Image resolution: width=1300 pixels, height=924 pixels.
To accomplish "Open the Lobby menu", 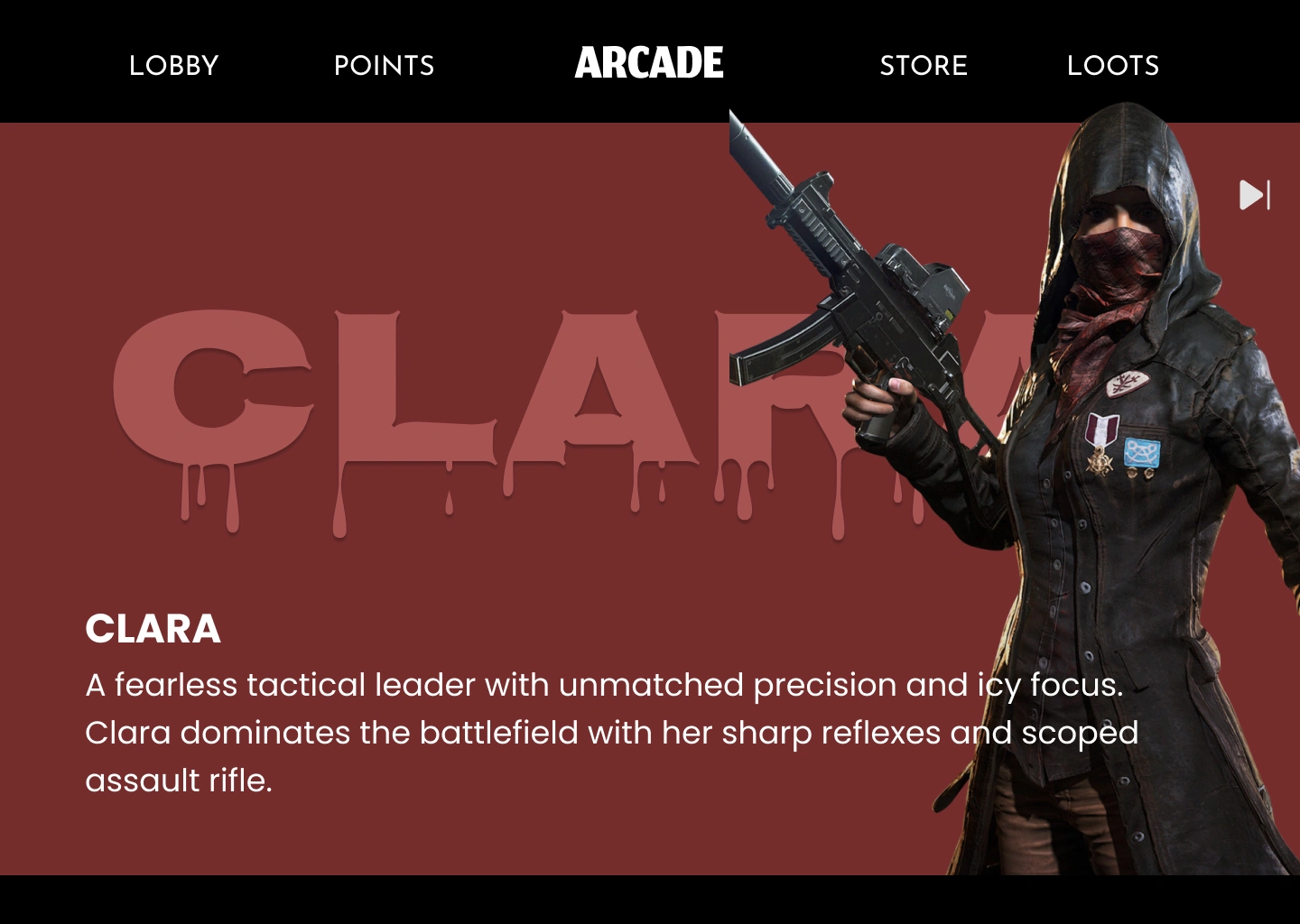I will [x=174, y=65].
